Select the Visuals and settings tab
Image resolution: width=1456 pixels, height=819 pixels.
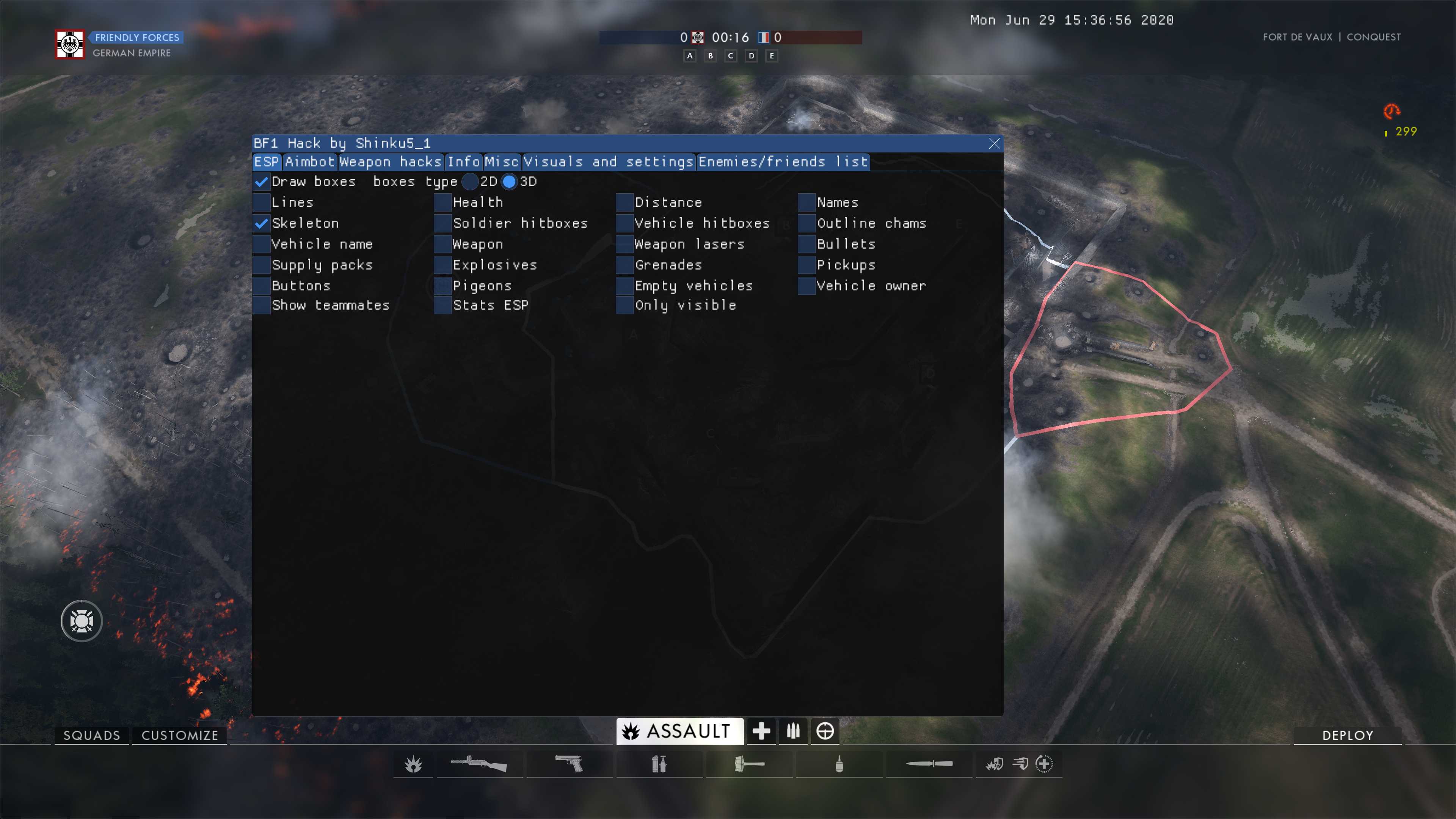coord(608,162)
